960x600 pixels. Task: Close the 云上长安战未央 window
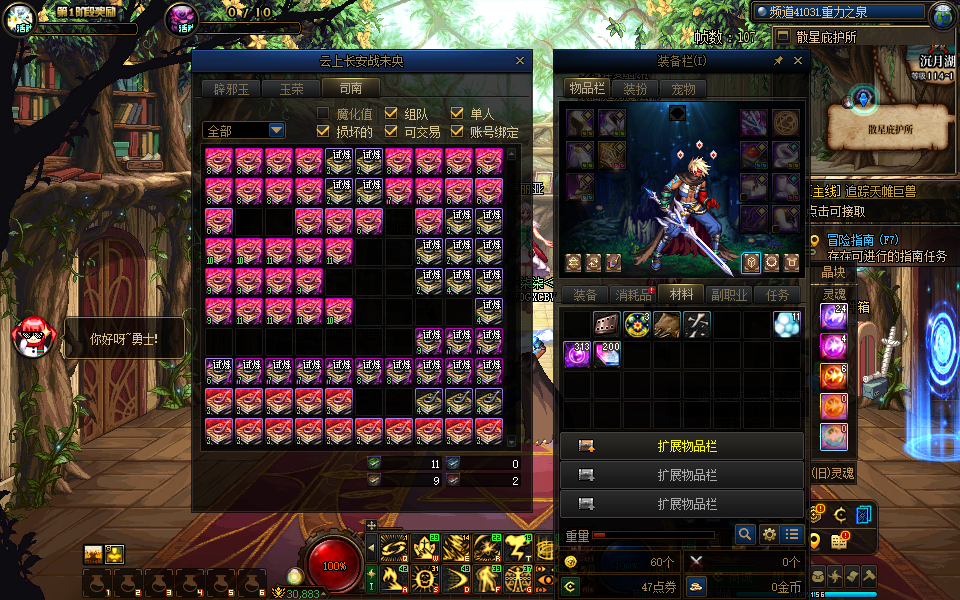coord(519,61)
